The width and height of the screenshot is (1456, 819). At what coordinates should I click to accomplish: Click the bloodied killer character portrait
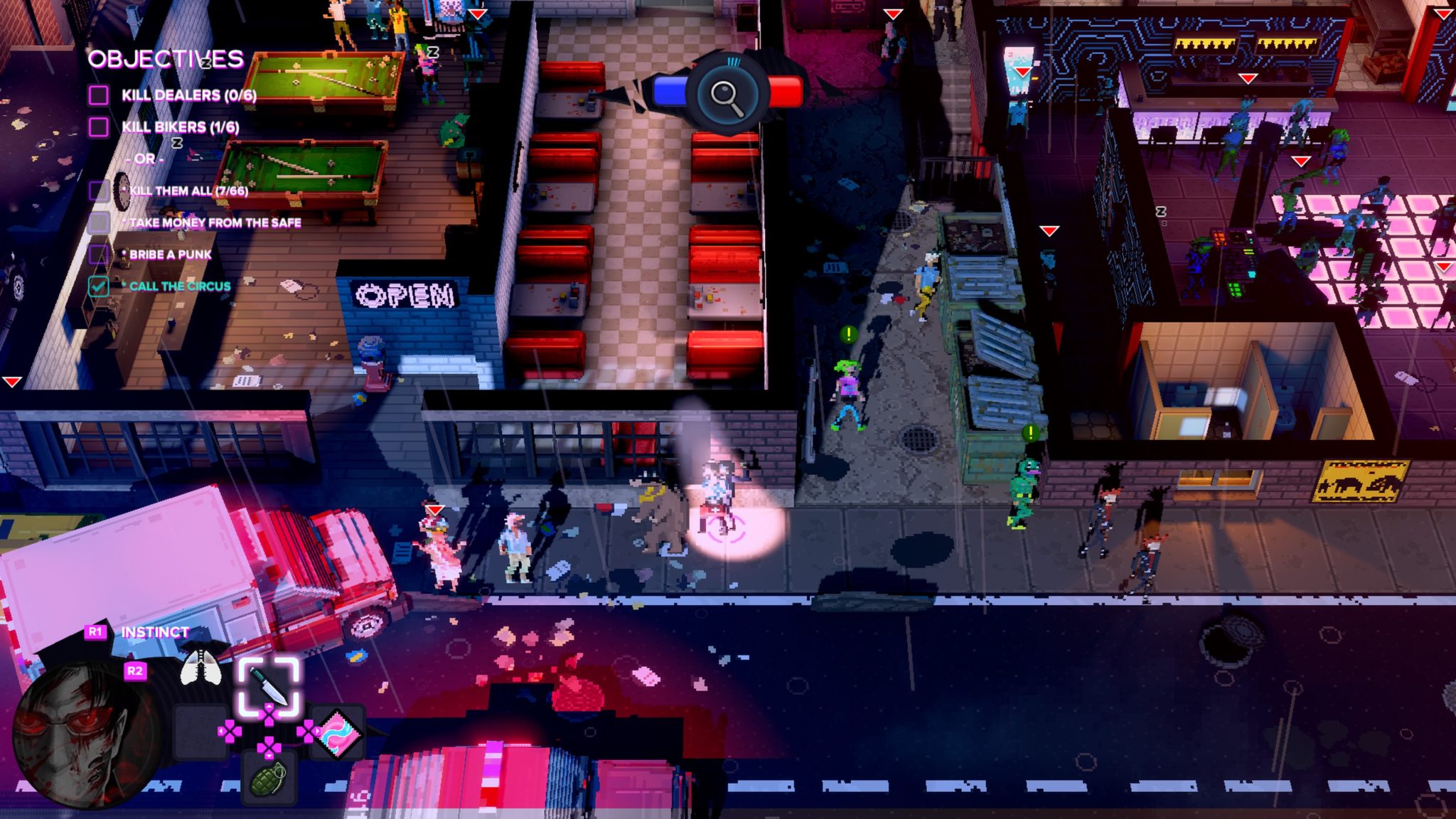(x=85, y=736)
